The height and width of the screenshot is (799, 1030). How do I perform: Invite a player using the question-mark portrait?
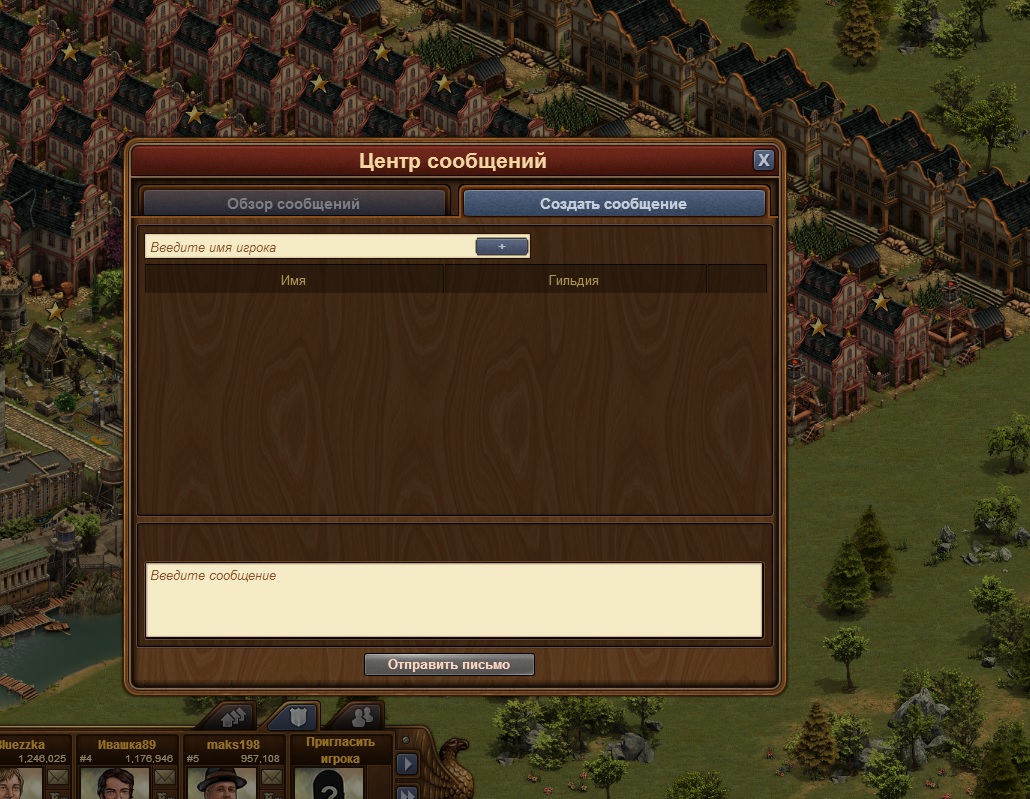pos(329,784)
